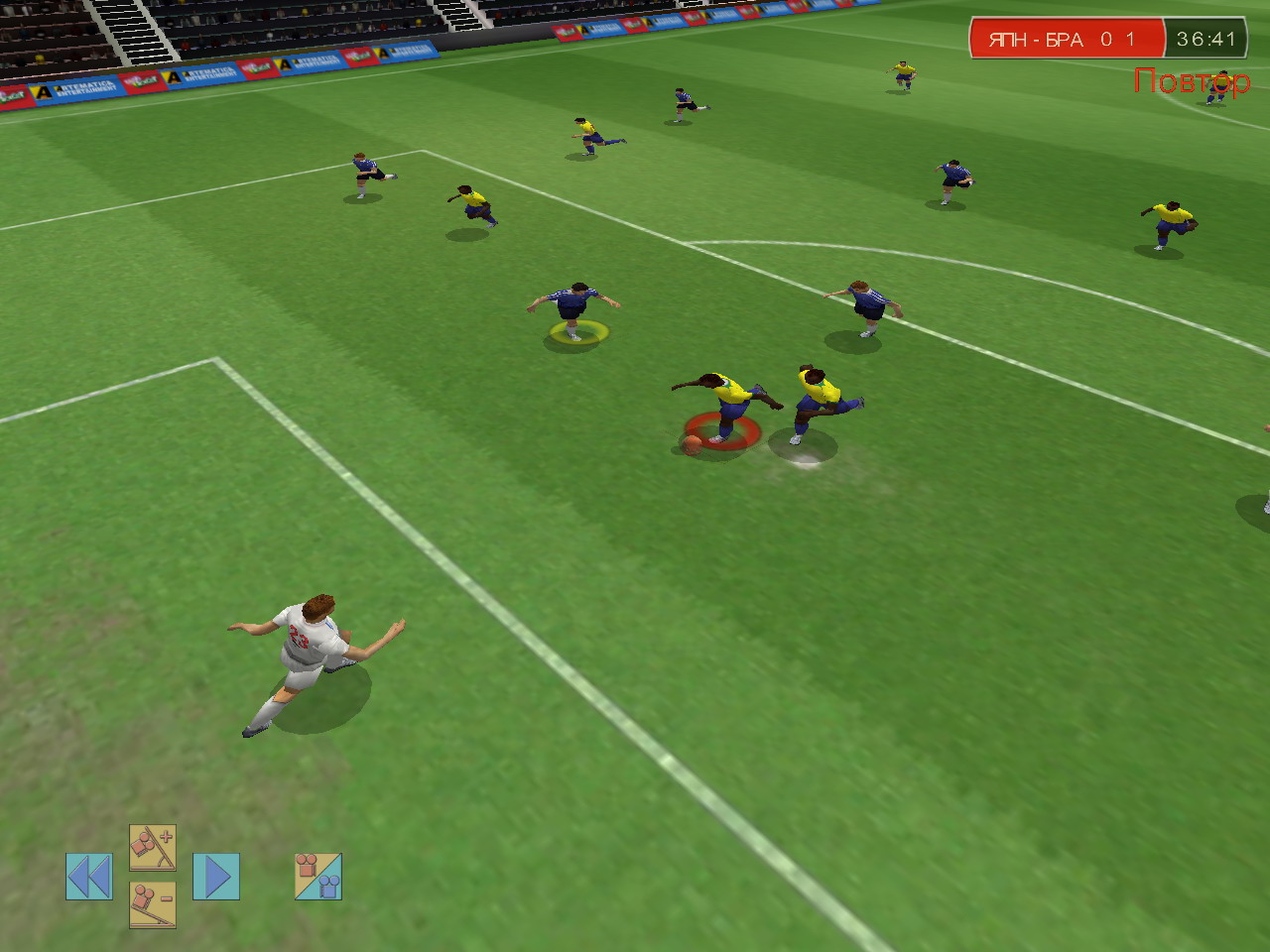
Task: Click the plus sign on camera-up icon
Action: [165, 837]
